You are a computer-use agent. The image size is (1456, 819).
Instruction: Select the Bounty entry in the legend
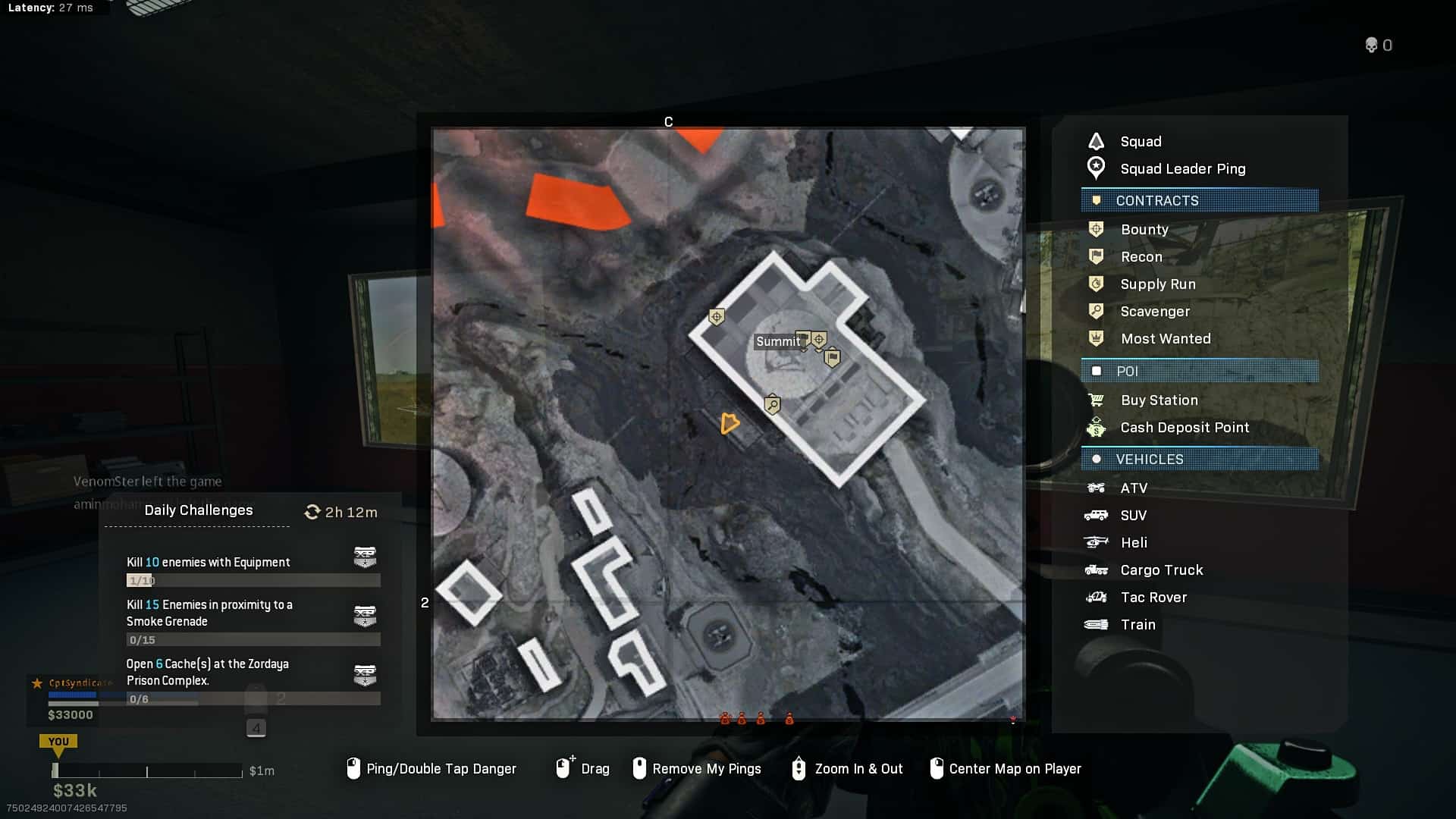[1144, 230]
